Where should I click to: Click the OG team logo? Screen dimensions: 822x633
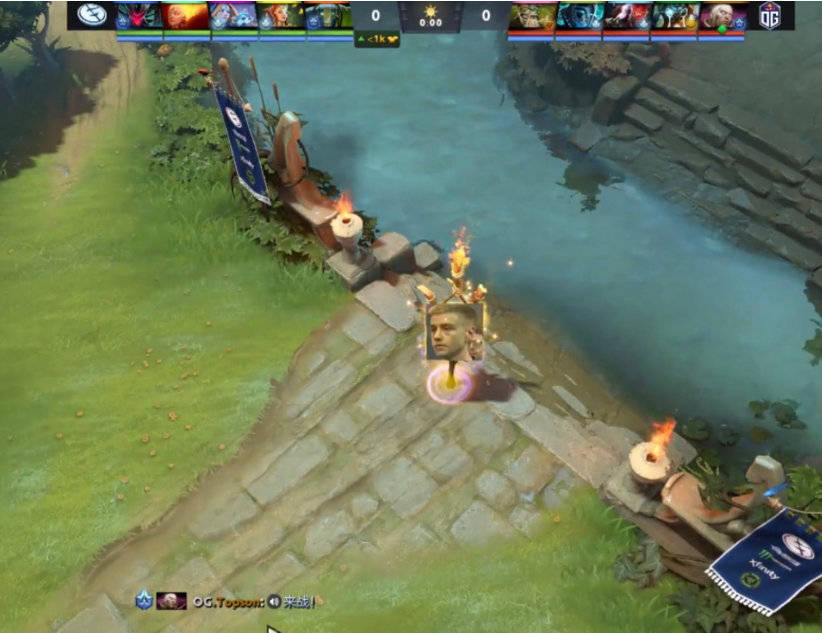point(770,15)
